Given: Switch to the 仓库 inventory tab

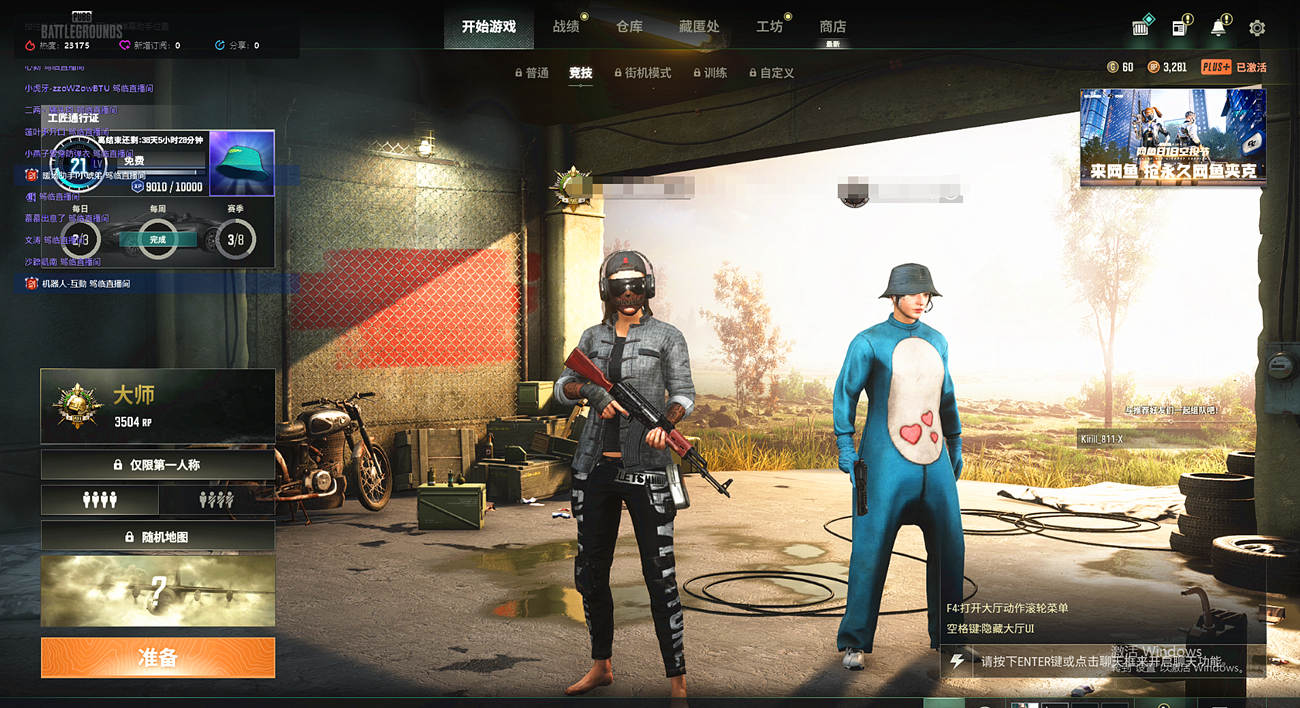Looking at the screenshot, I should point(630,27).
